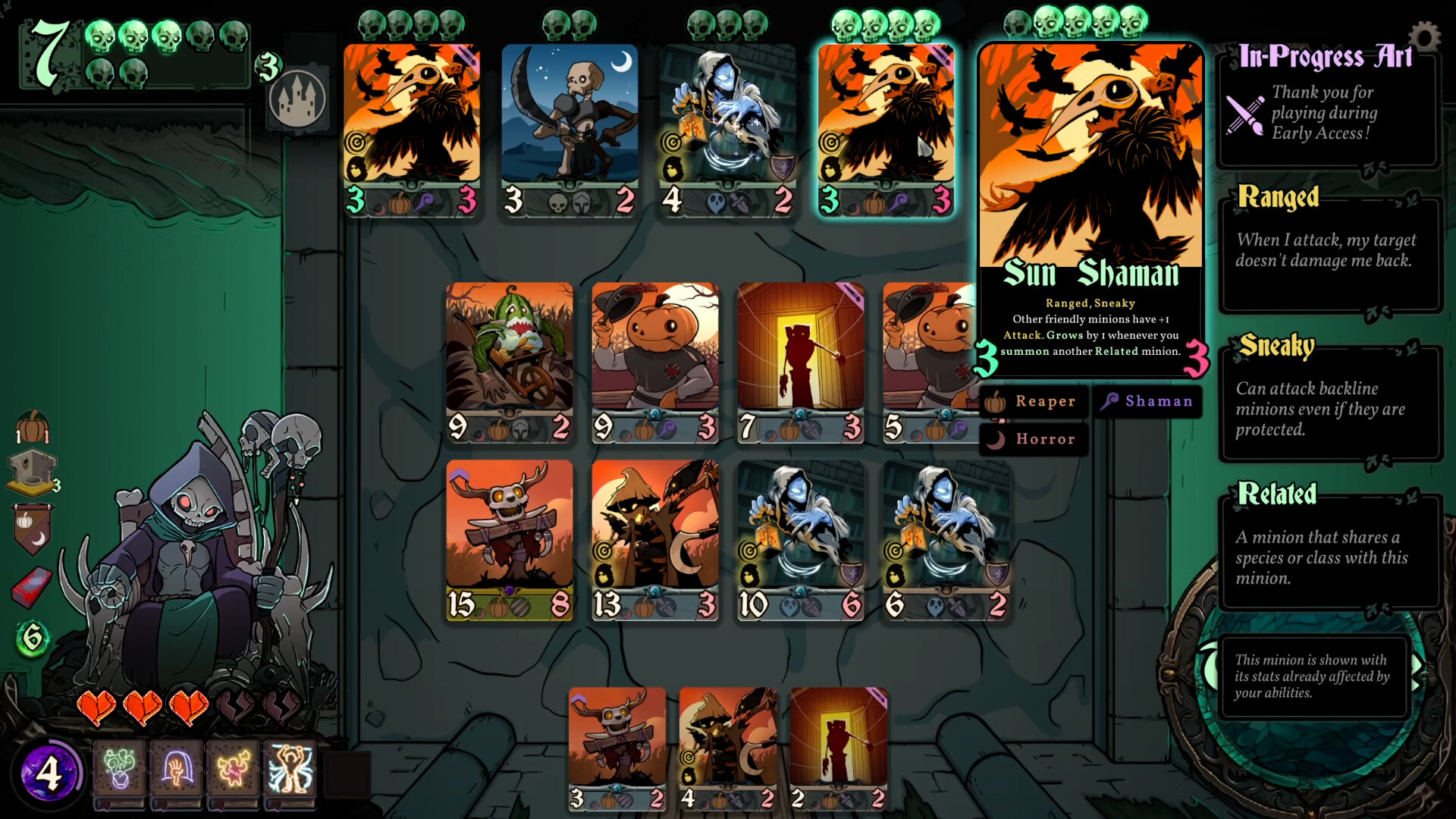The image size is (1456, 819).
Task: Select the green flask spellbook
Action: click(121, 770)
